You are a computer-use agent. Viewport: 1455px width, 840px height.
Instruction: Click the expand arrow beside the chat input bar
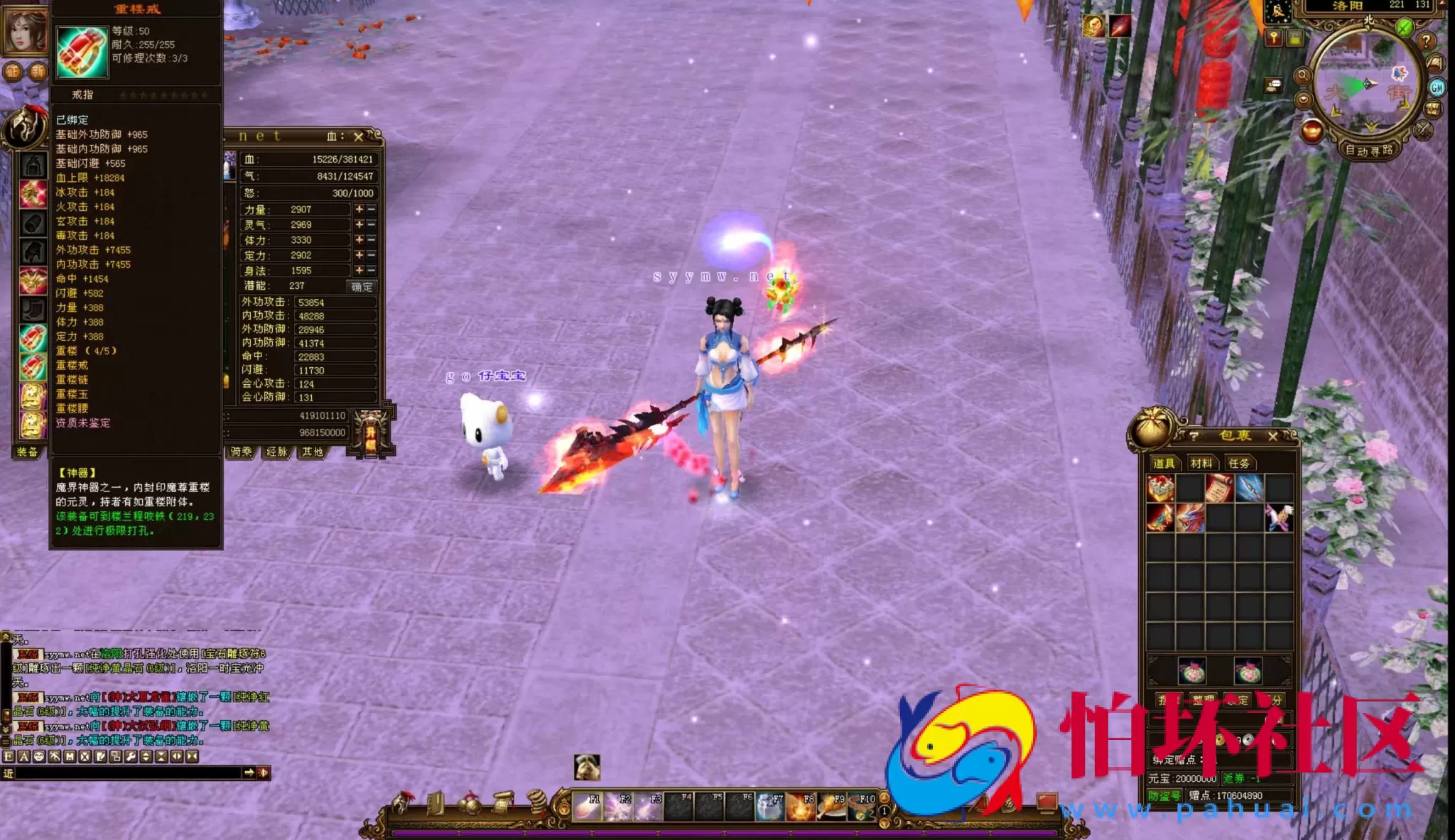(x=249, y=773)
